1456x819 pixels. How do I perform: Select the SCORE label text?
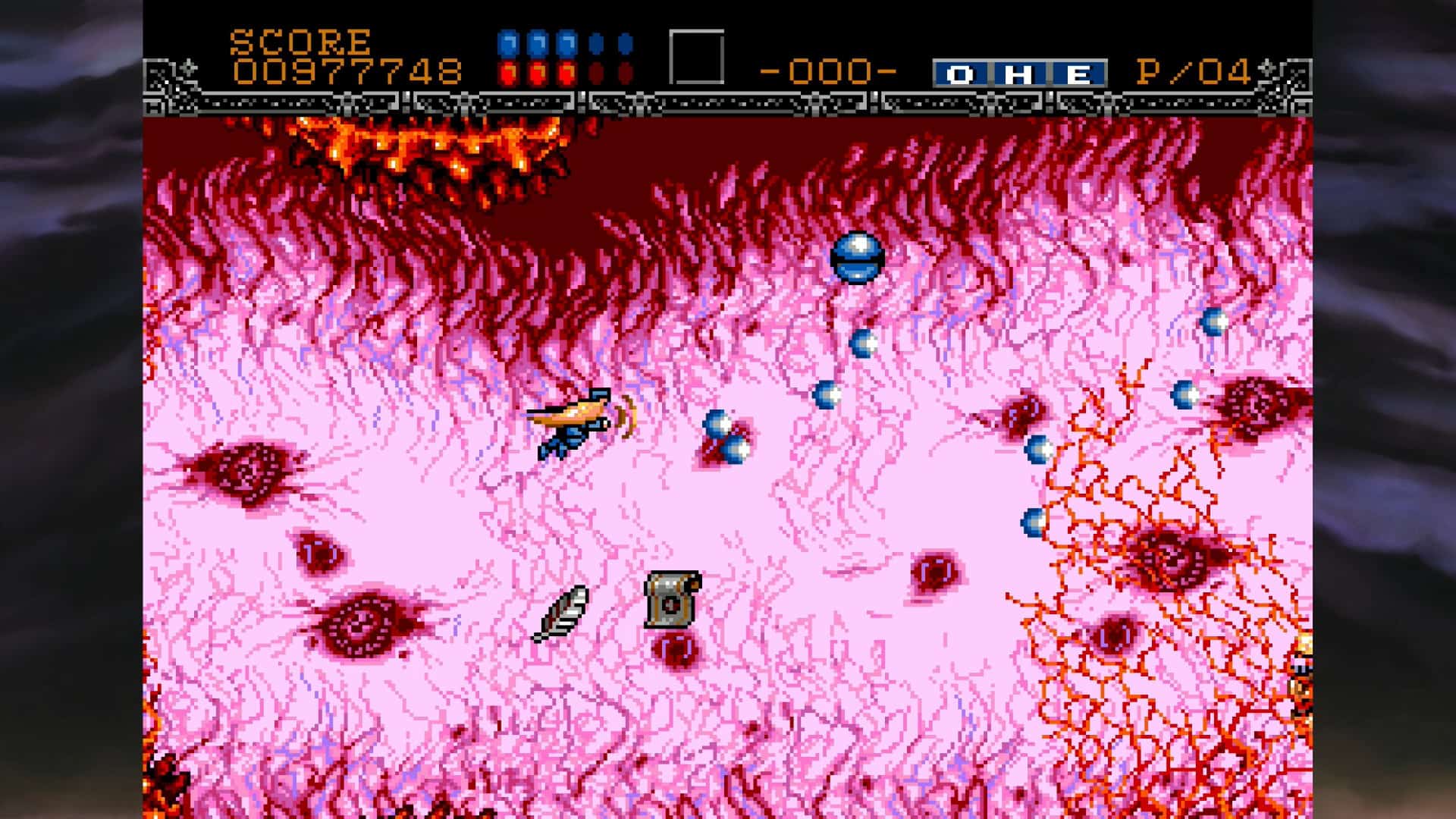(x=300, y=42)
